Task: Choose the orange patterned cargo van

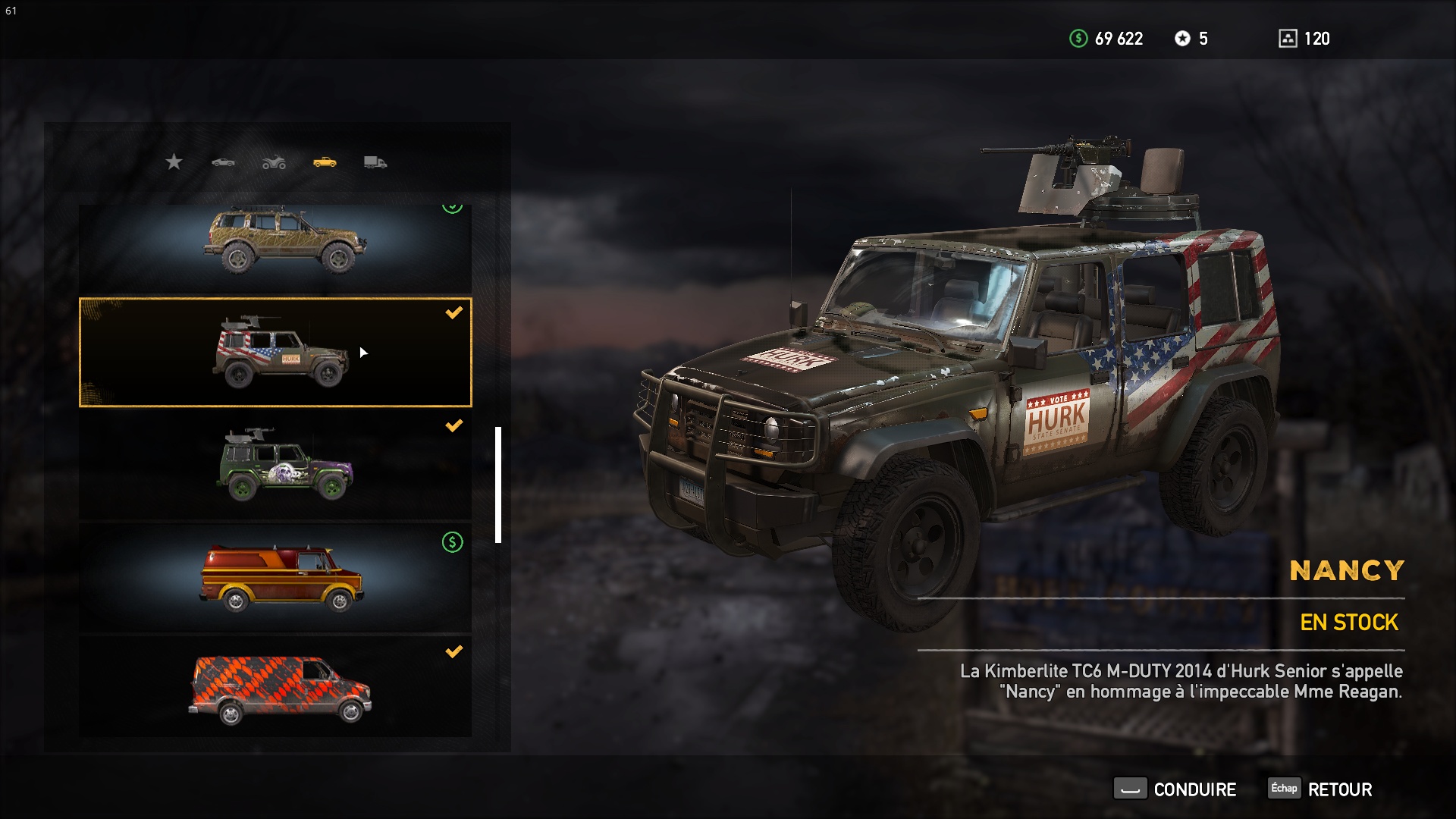Action: (275, 687)
